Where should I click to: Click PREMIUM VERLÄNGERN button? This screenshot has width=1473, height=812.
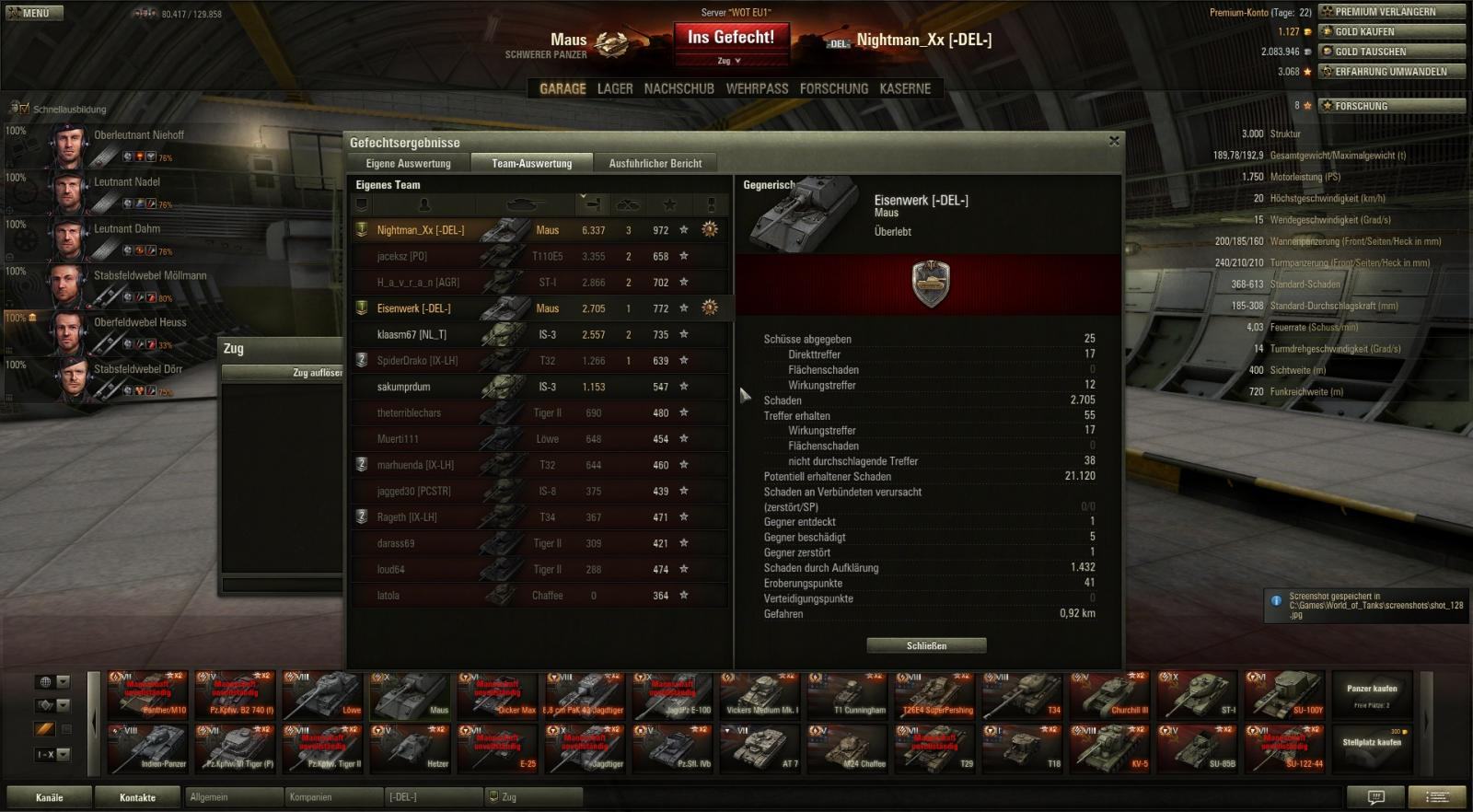(1391, 12)
